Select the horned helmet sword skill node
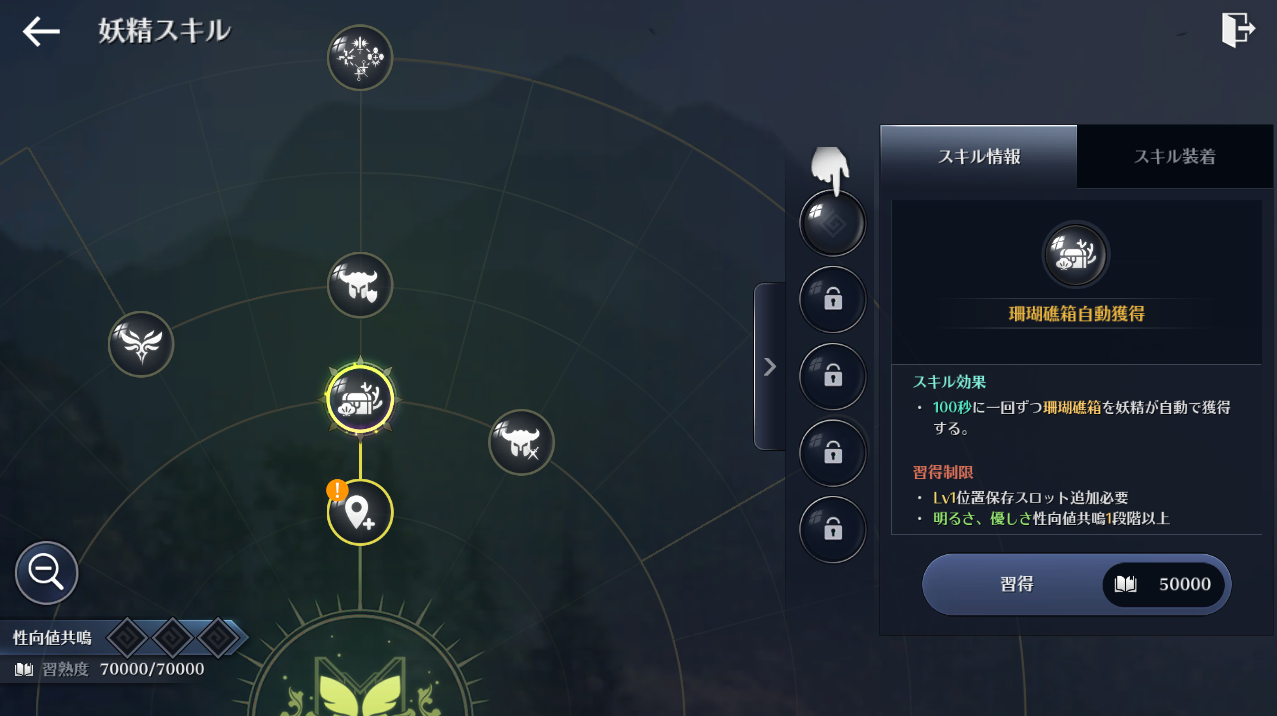This screenshot has width=1277, height=716. coord(521,442)
